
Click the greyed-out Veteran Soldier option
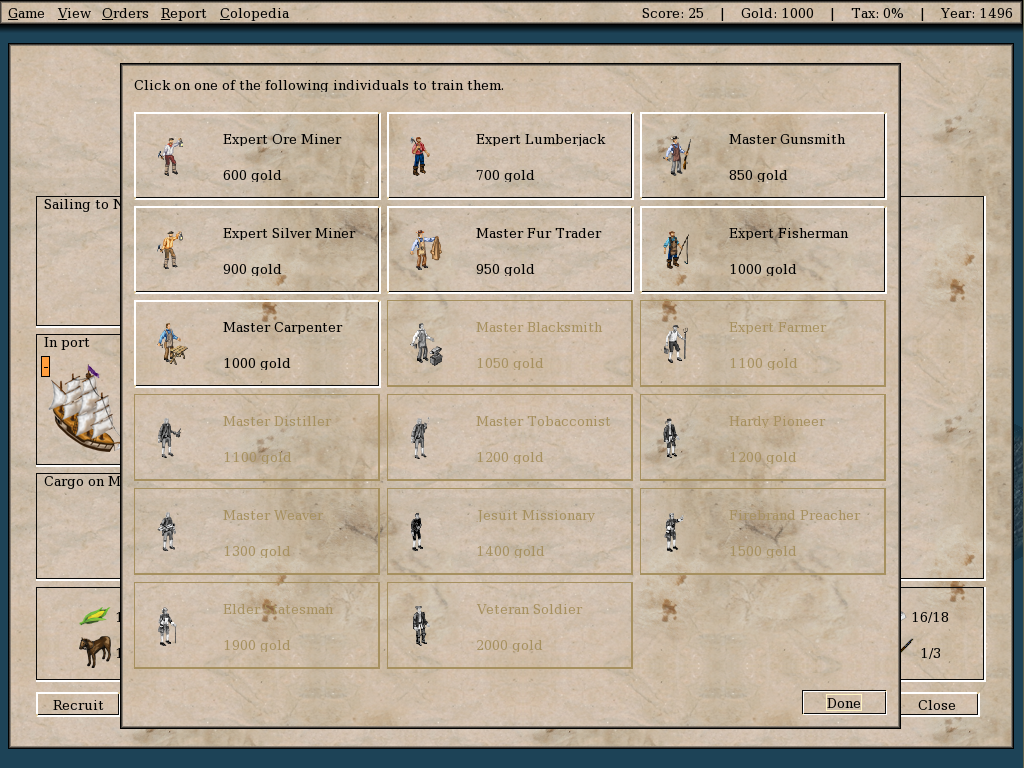tap(510, 626)
